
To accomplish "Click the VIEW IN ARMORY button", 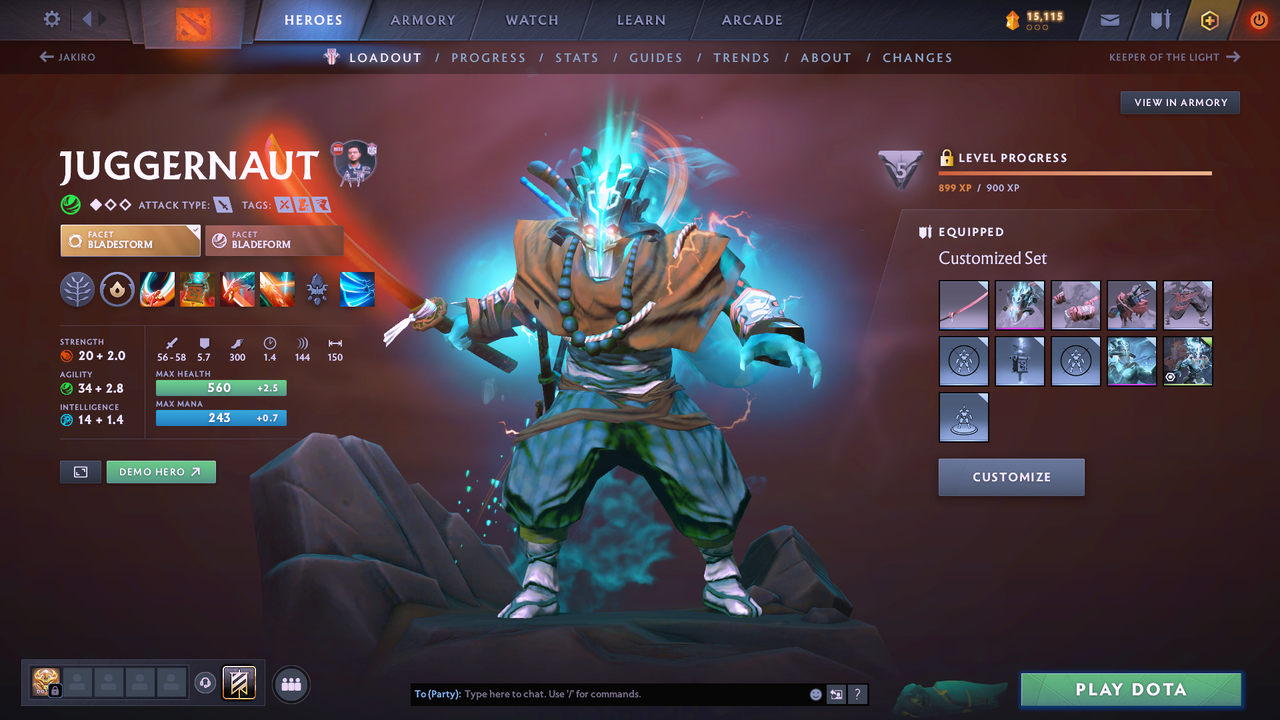I will 1179,102.
